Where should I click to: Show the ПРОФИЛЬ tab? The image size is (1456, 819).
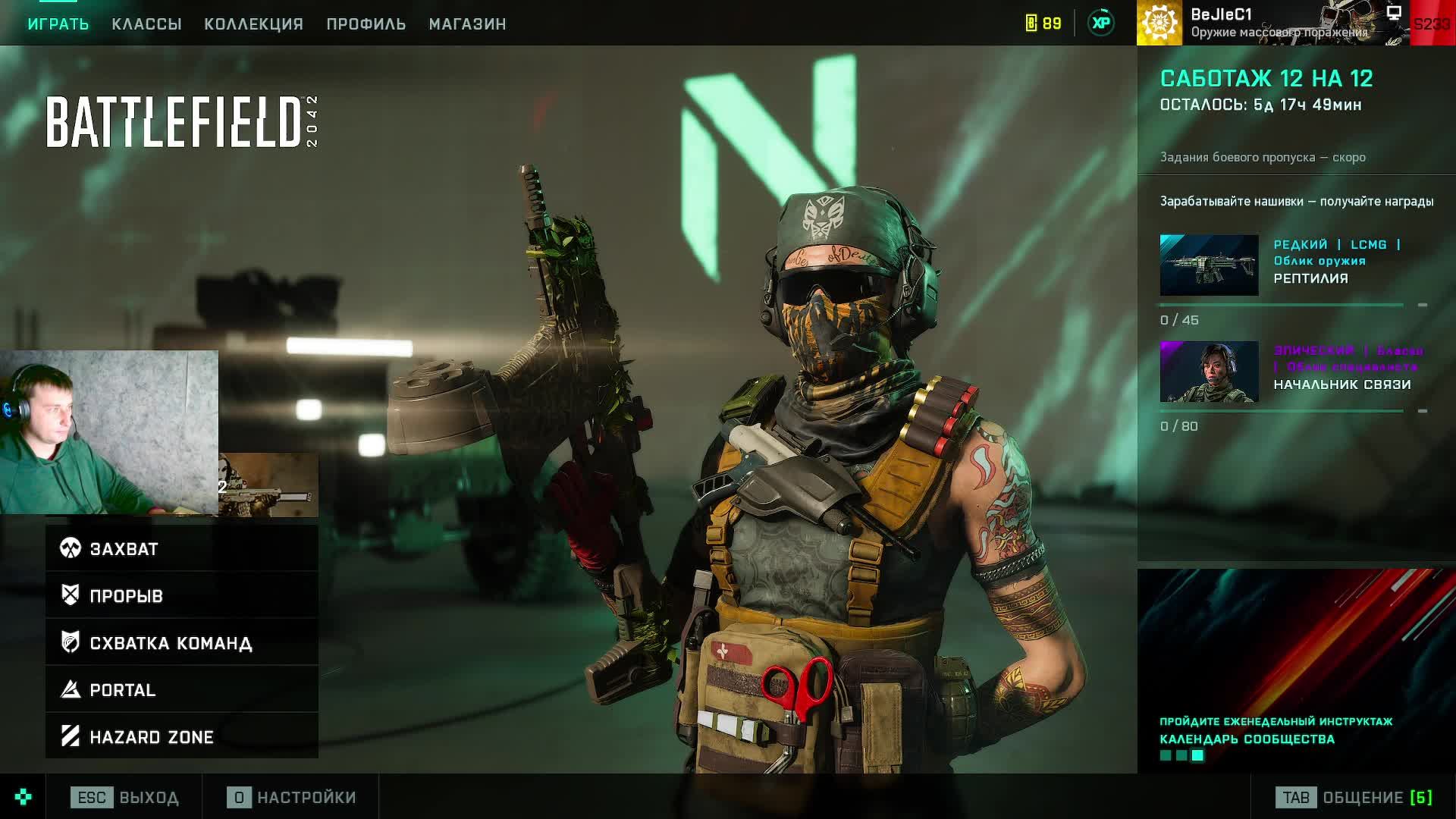click(366, 24)
